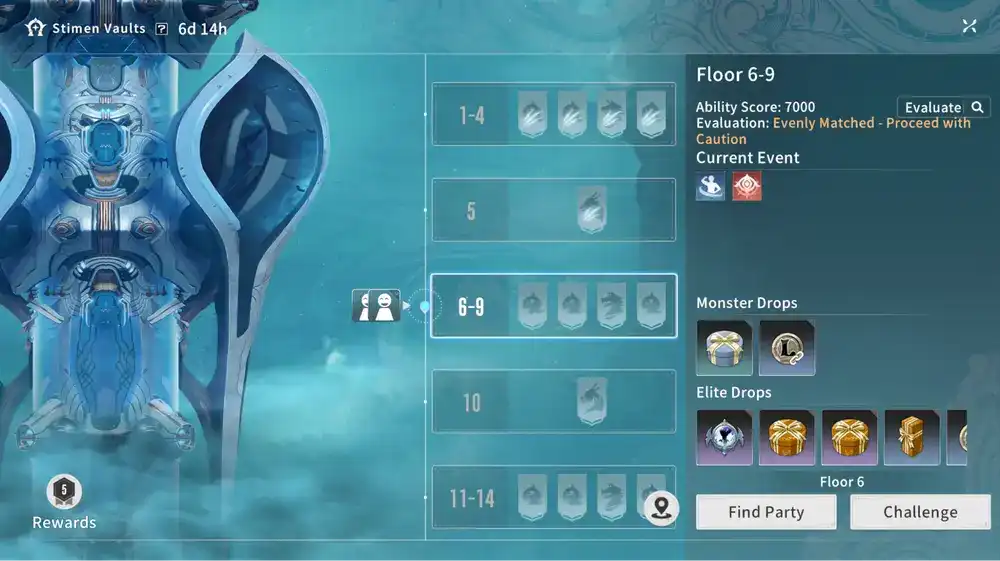Inspect the red Current Event icon
This screenshot has height=561, width=1000.
pyautogui.click(x=746, y=186)
